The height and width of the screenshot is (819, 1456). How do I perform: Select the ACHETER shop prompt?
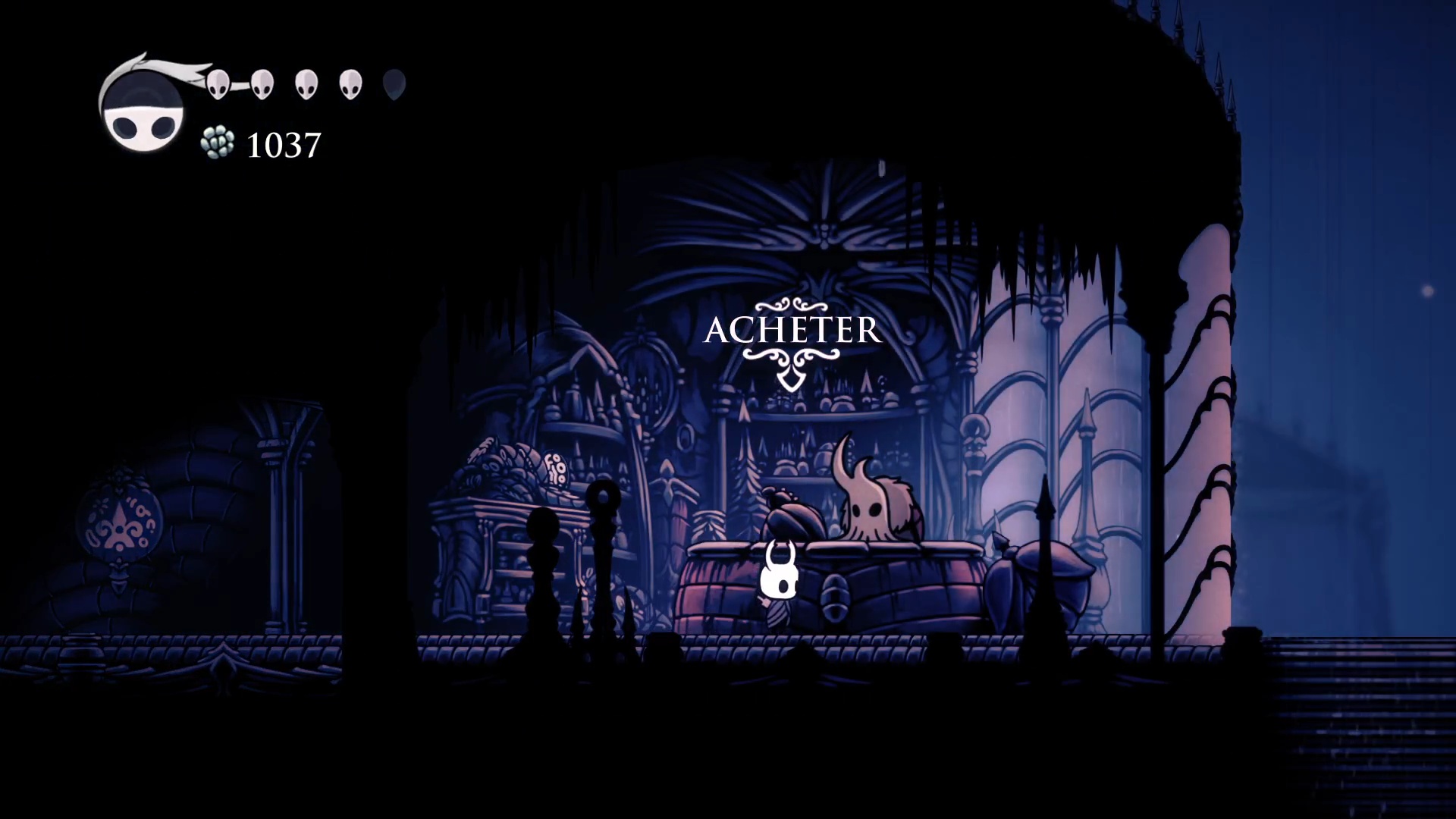coord(792,331)
